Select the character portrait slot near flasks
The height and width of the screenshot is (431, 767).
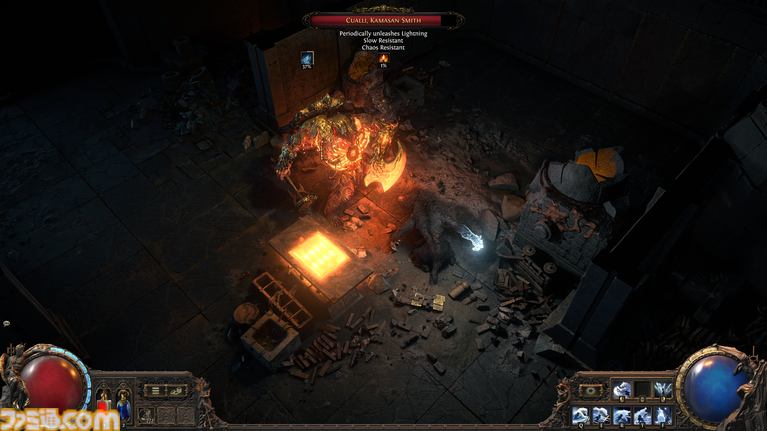click(146, 413)
